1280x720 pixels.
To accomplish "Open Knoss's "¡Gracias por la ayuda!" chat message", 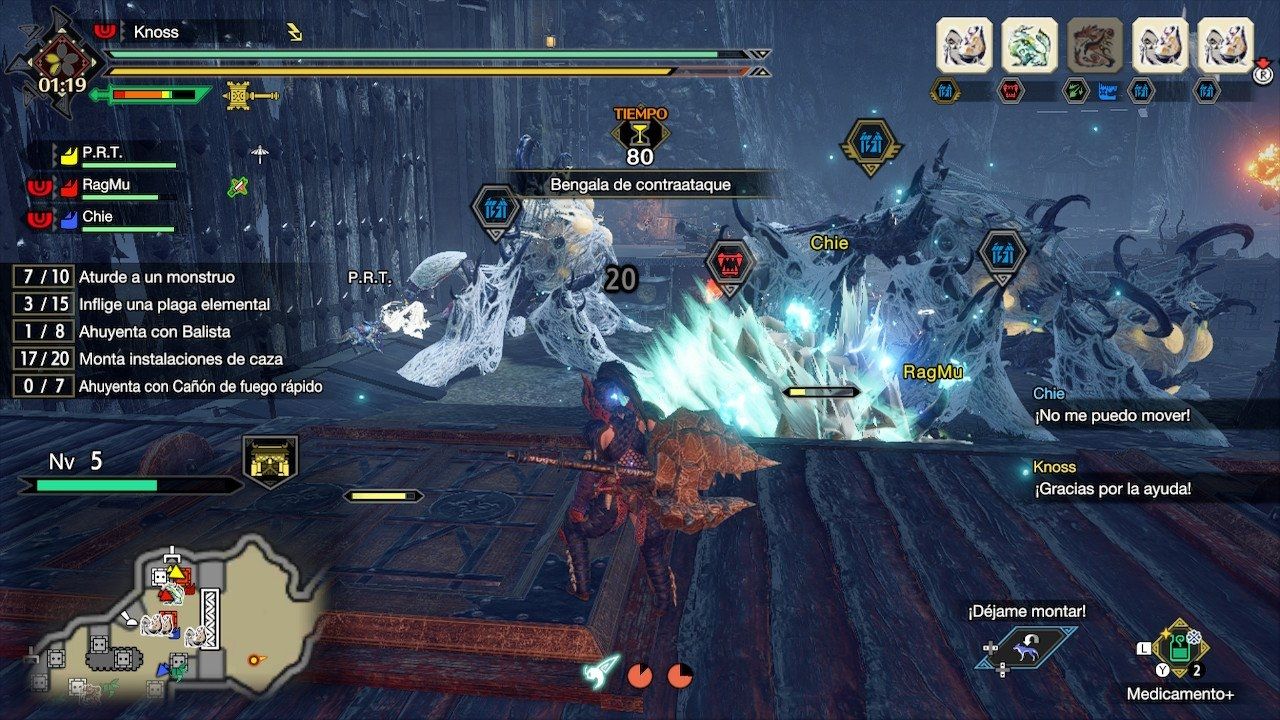I will coord(1112,489).
